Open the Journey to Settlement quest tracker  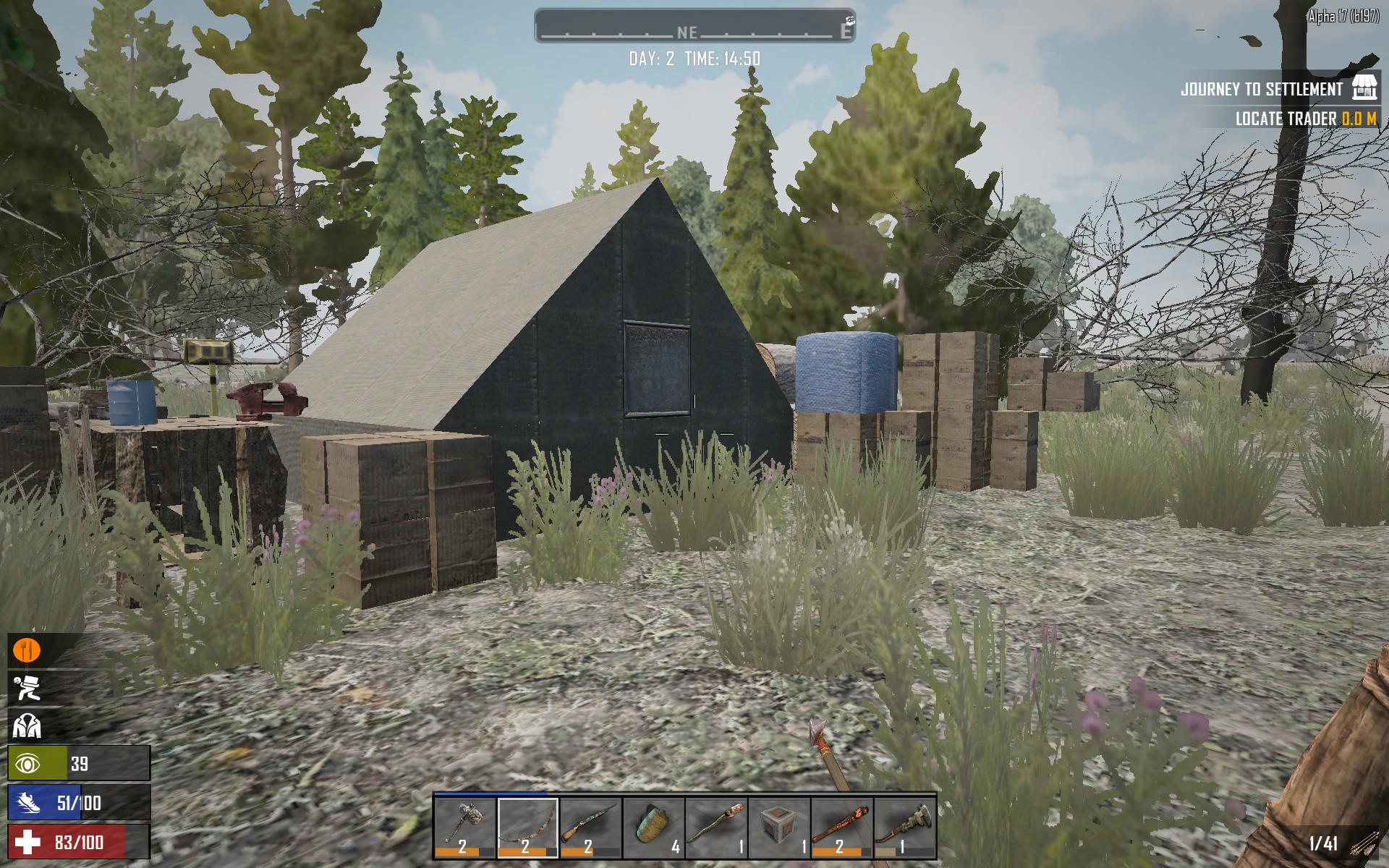[x=1261, y=90]
